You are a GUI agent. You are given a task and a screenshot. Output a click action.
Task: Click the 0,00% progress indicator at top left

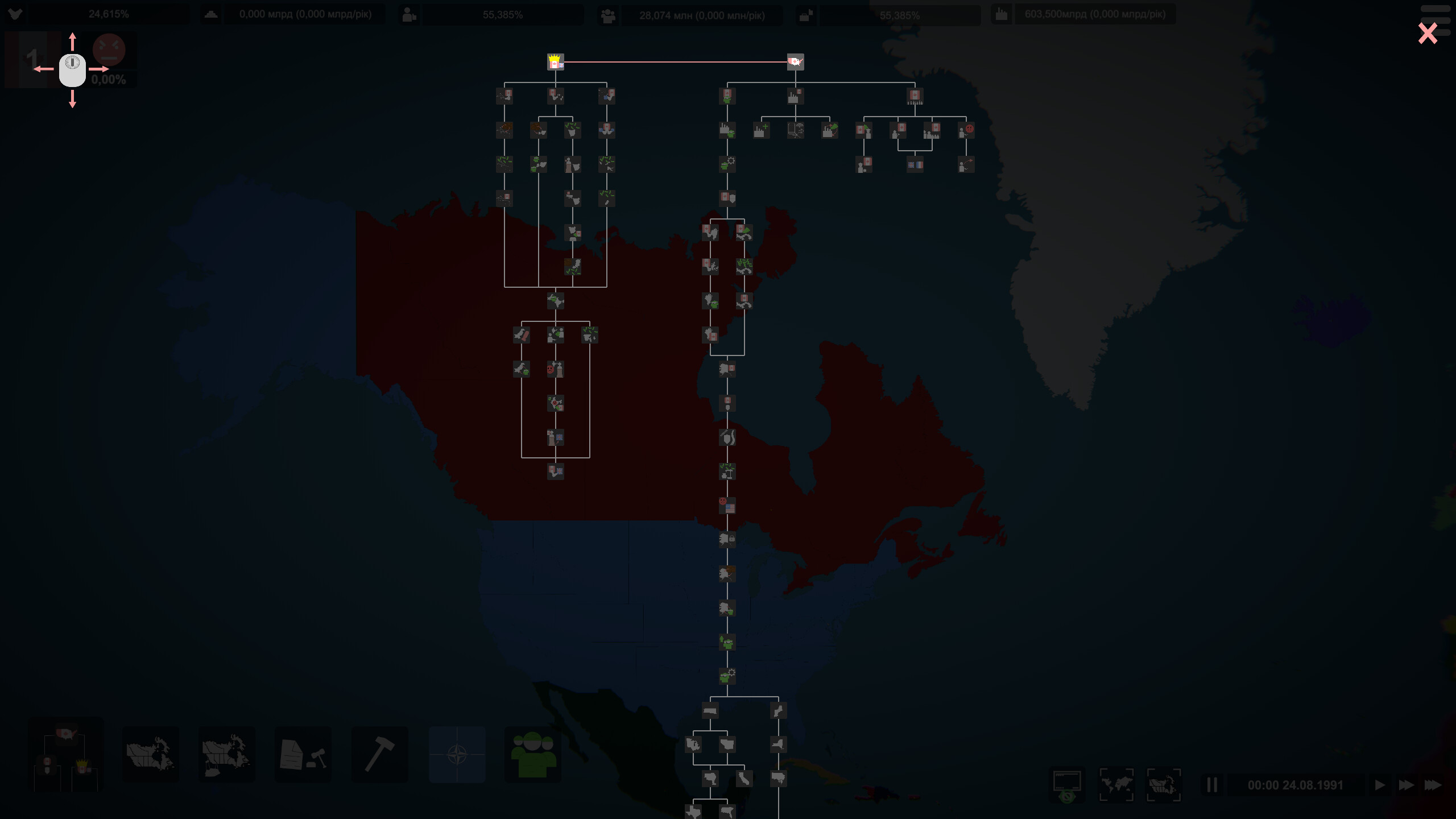(x=109, y=80)
